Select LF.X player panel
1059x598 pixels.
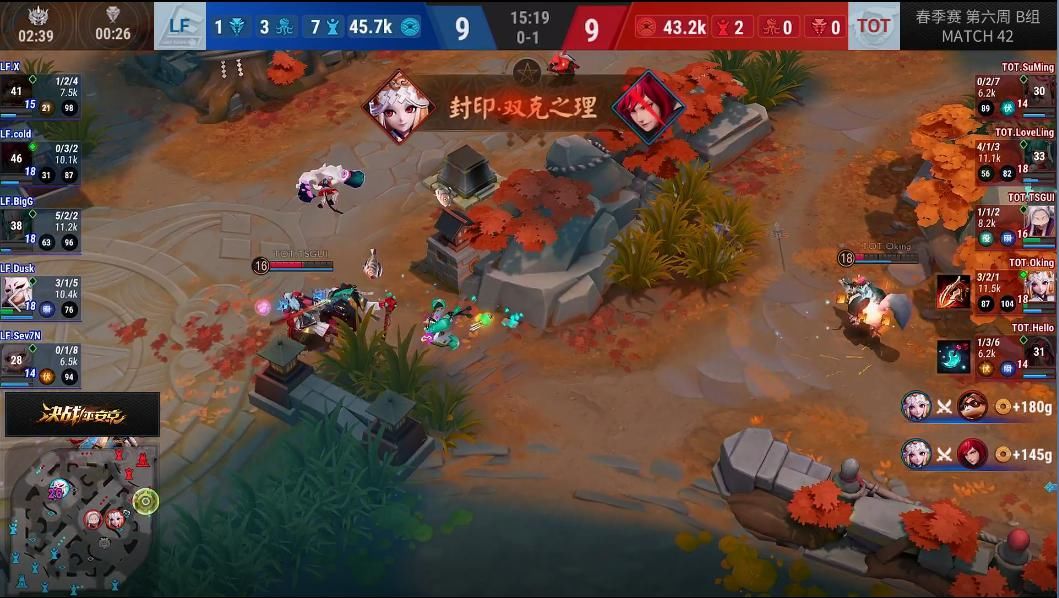pos(40,92)
